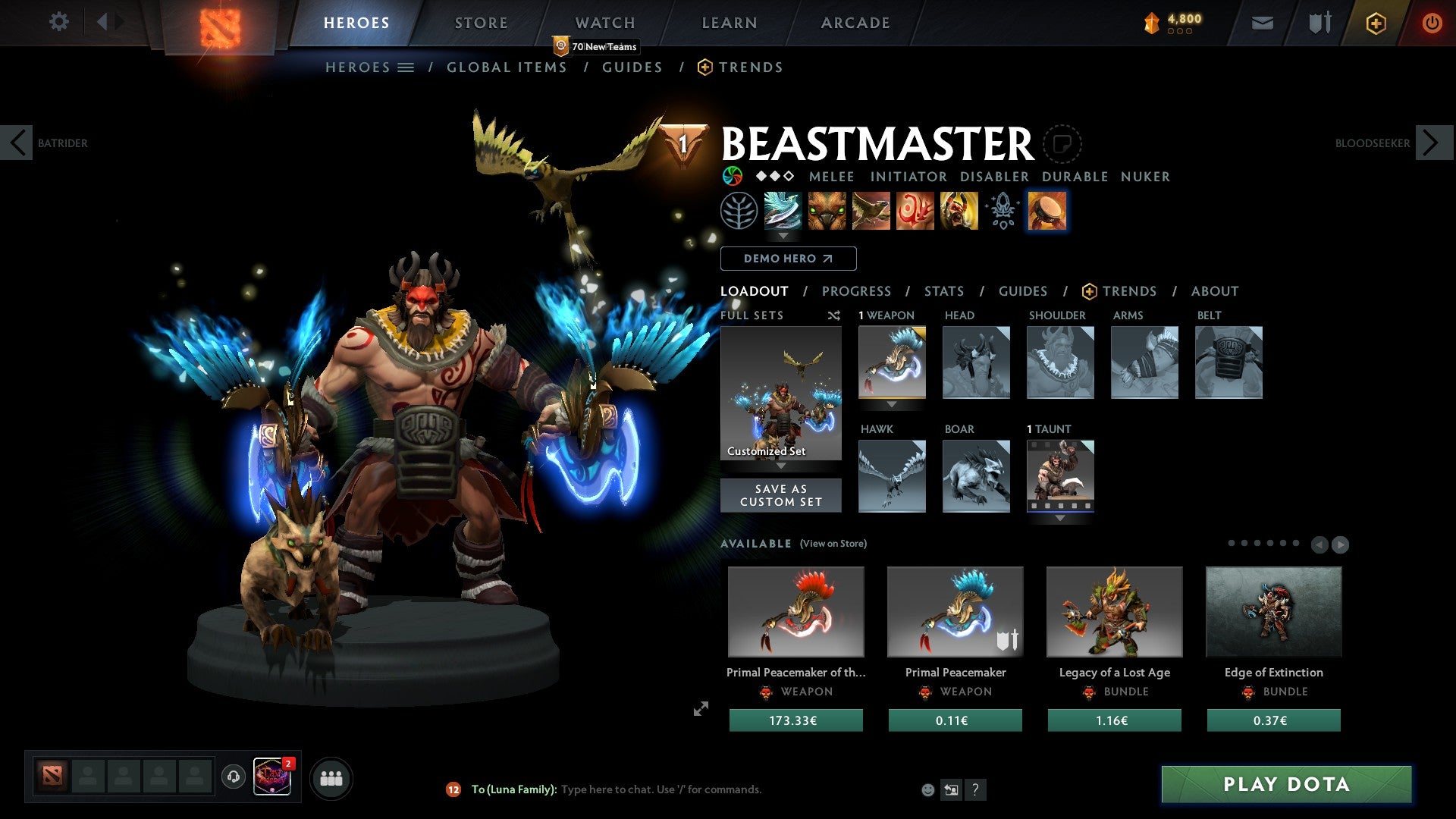
Task: Switch to the STATS tab
Action: coord(944,290)
